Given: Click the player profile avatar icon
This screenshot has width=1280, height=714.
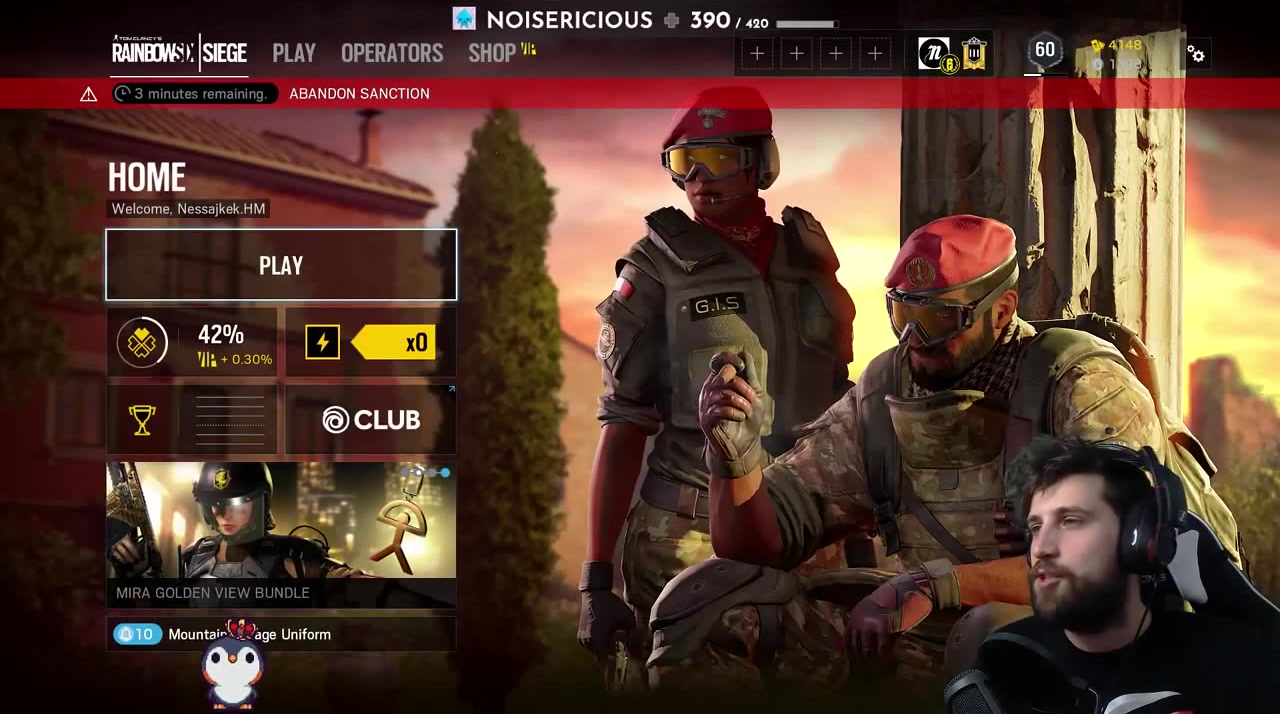Looking at the screenshot, I should [933, 54].
